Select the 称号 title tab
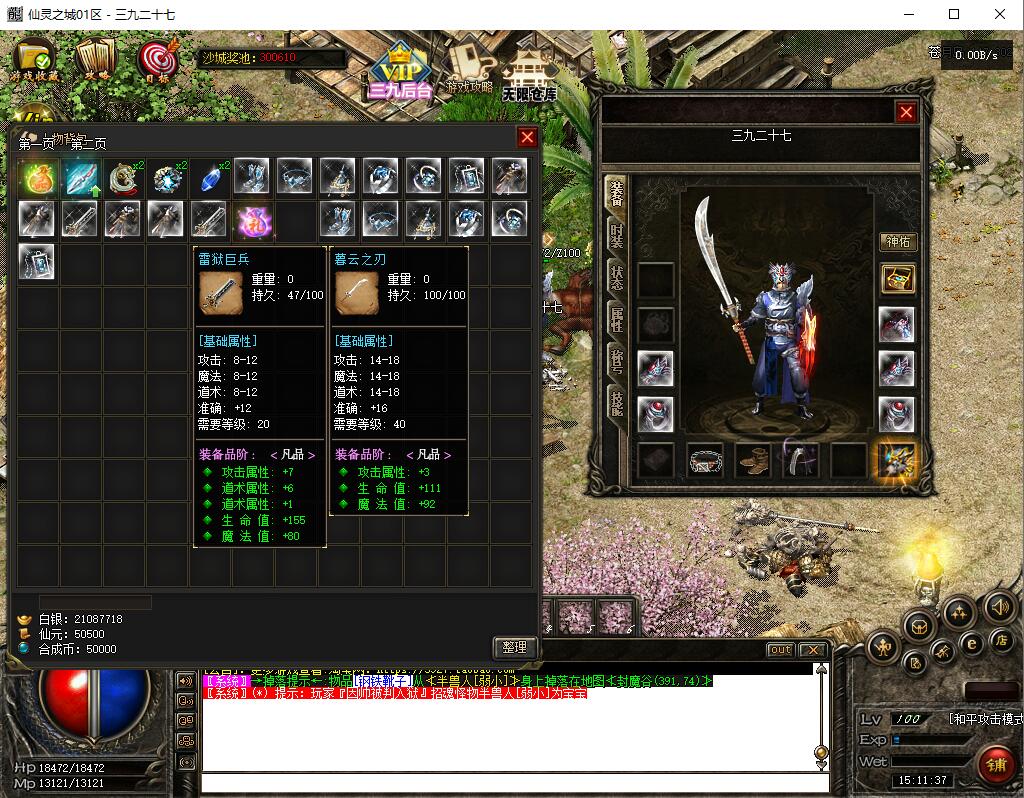The height and width of the screenshot is (798, 1024). point(617,358)
